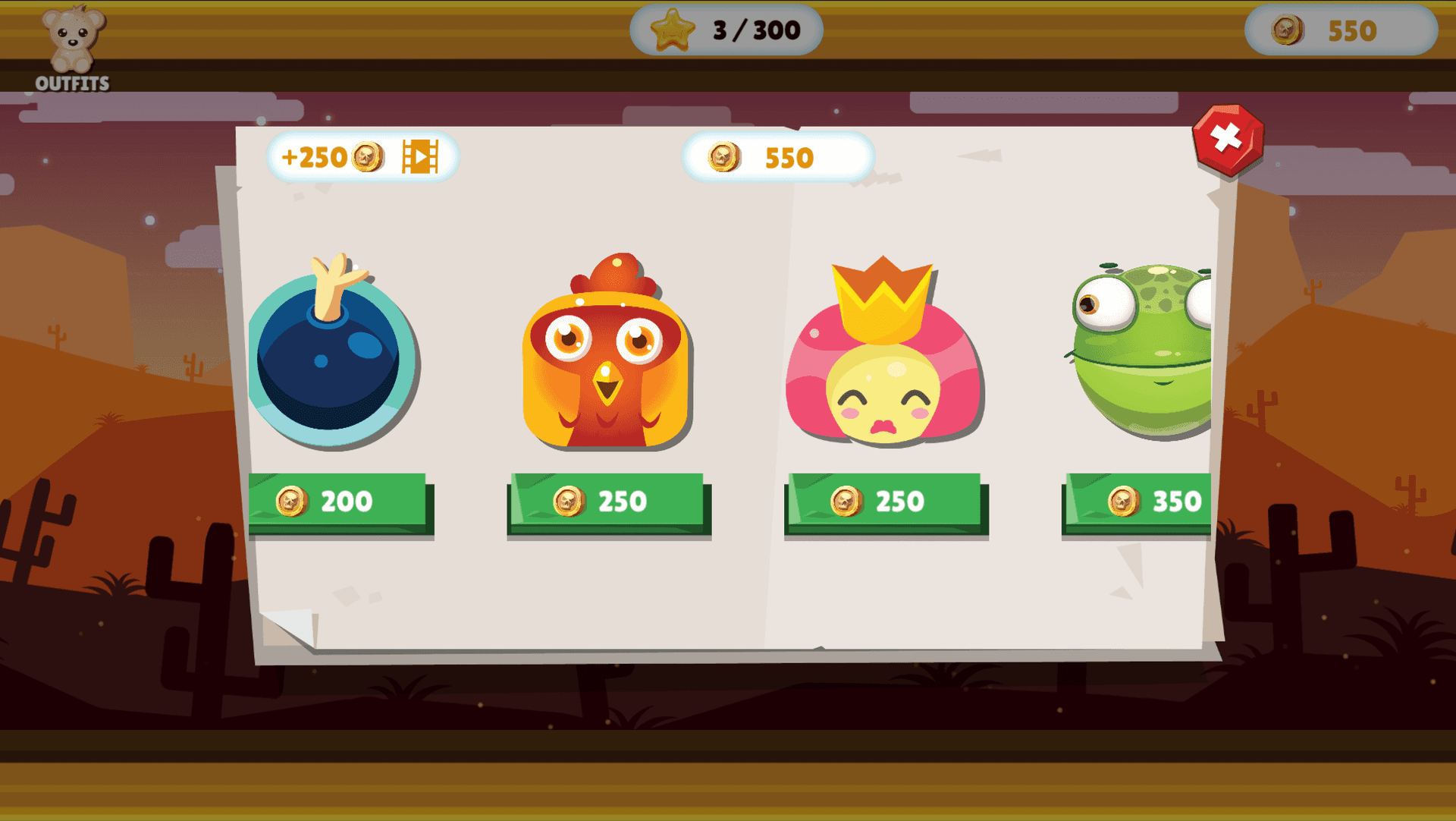
Task: Purchase the red chicken outfit price button
Action: click(607, 502)
